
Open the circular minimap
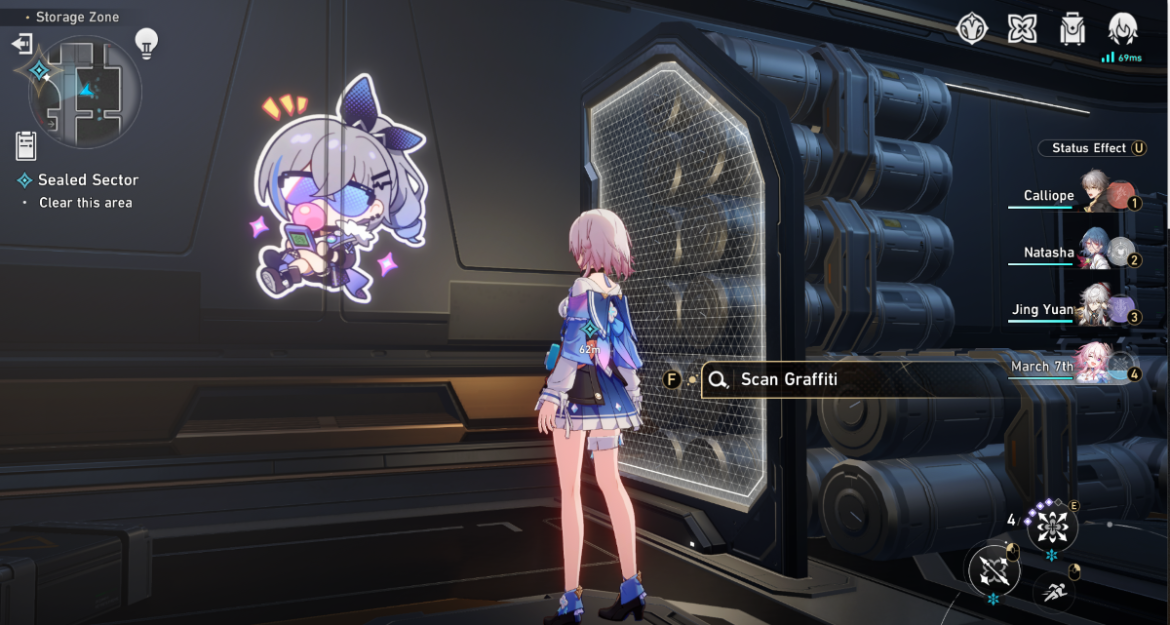coord(86,92)
